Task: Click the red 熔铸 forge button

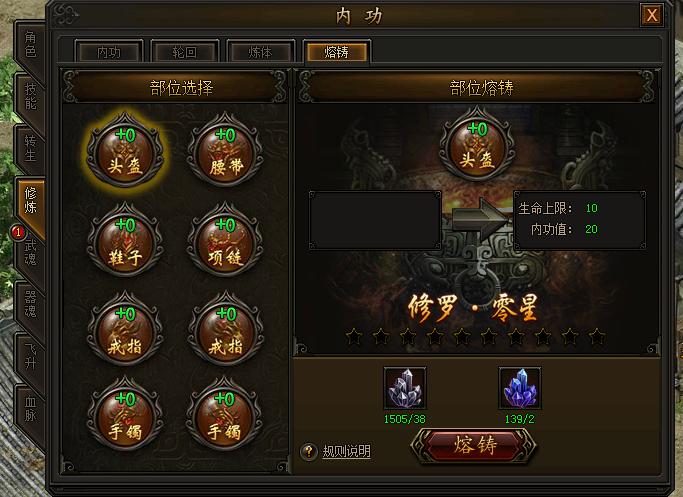Action: tap(474, 446)
